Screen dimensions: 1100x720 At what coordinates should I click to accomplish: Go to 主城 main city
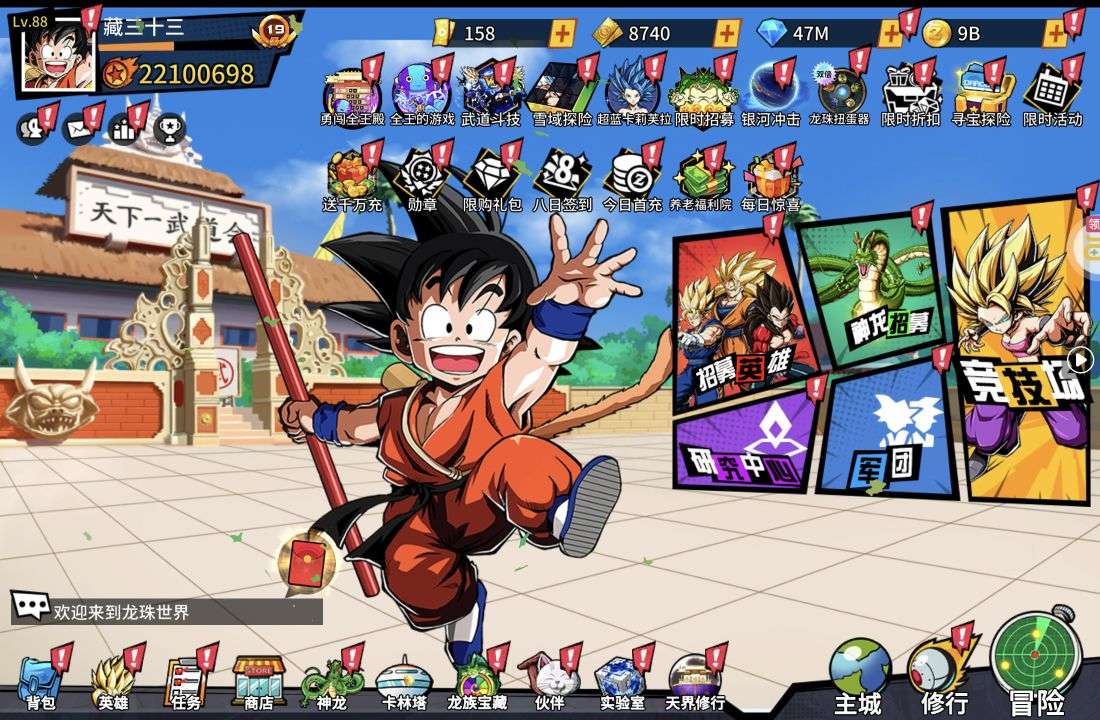[859, 676]
